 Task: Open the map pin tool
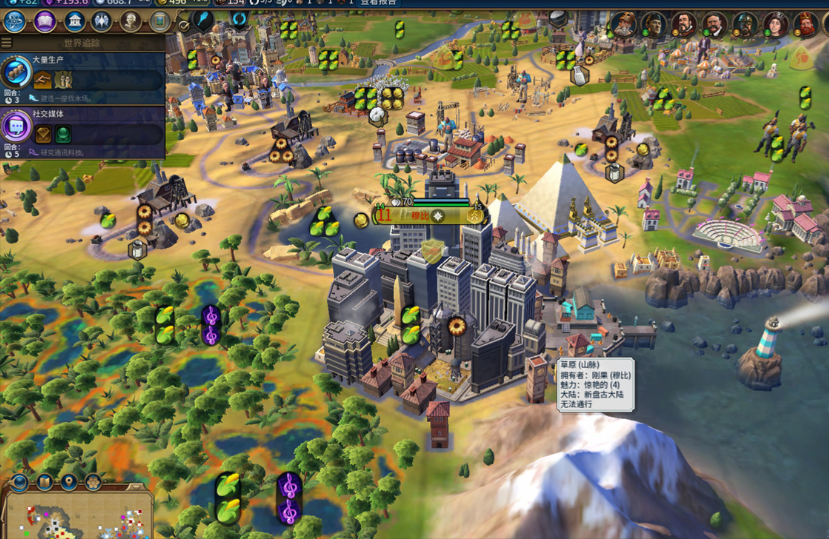click(x=69, y=483)
